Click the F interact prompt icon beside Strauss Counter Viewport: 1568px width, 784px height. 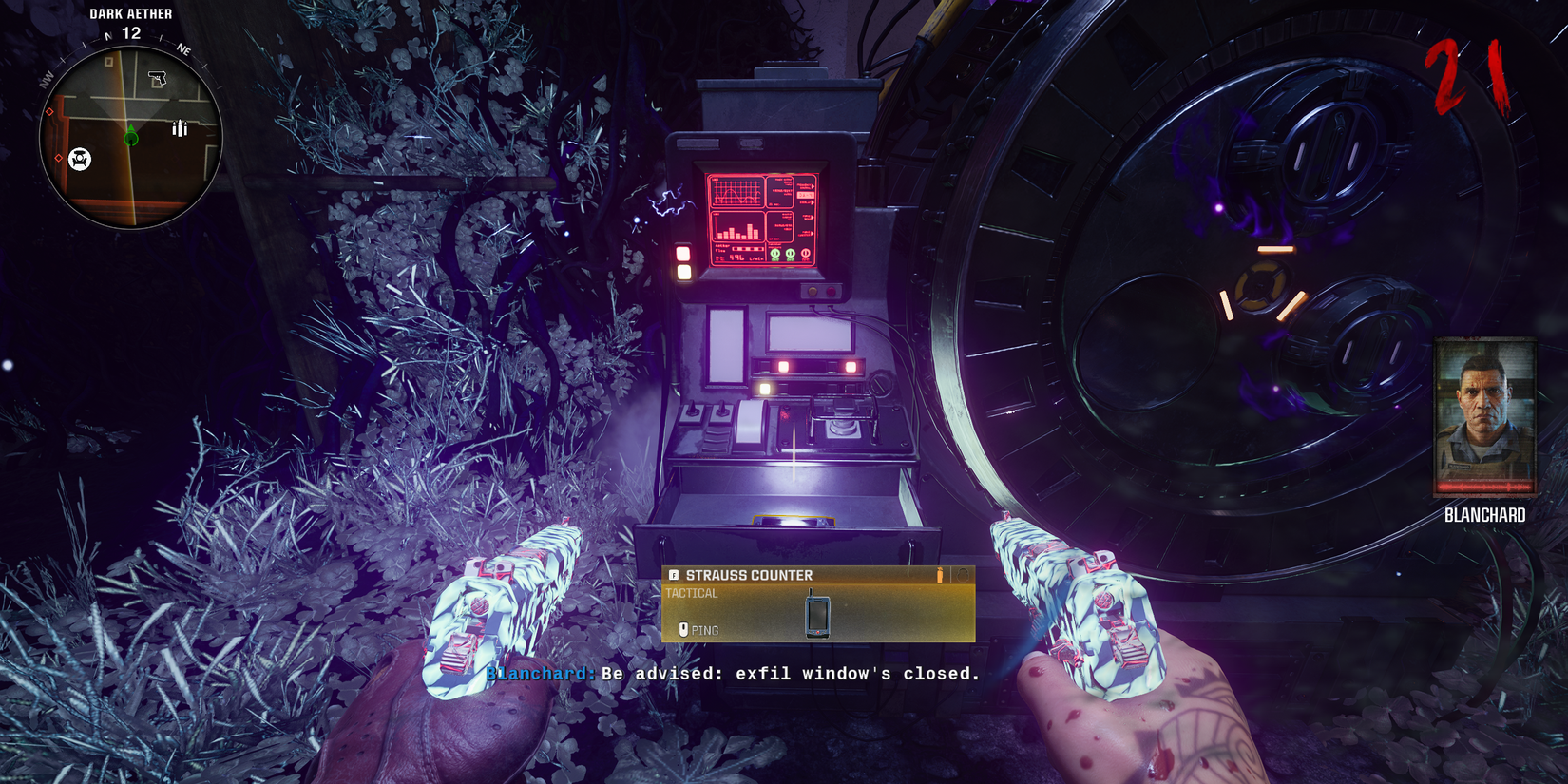pos(674,575)
